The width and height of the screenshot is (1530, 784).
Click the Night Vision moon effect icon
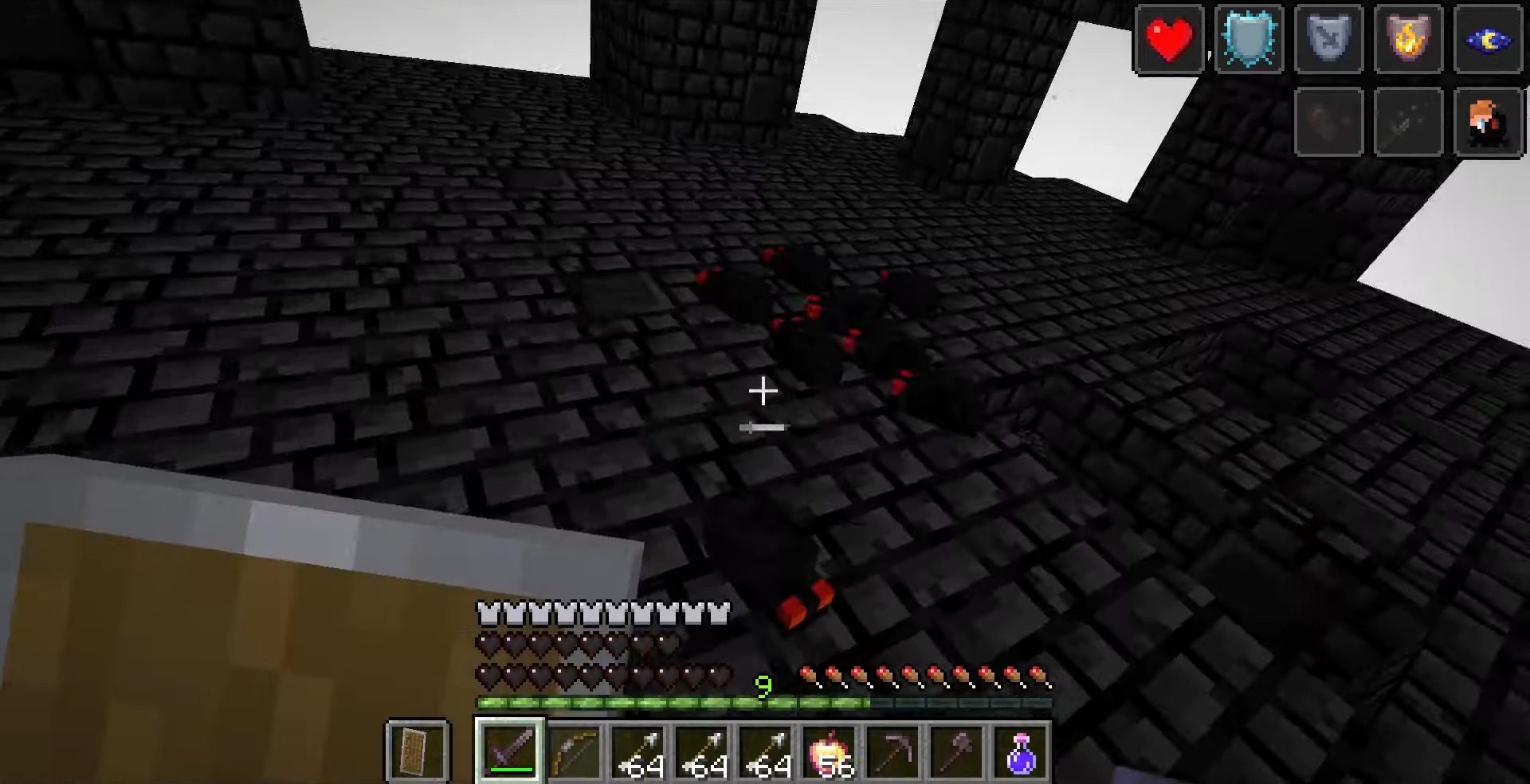point(1488,40)
